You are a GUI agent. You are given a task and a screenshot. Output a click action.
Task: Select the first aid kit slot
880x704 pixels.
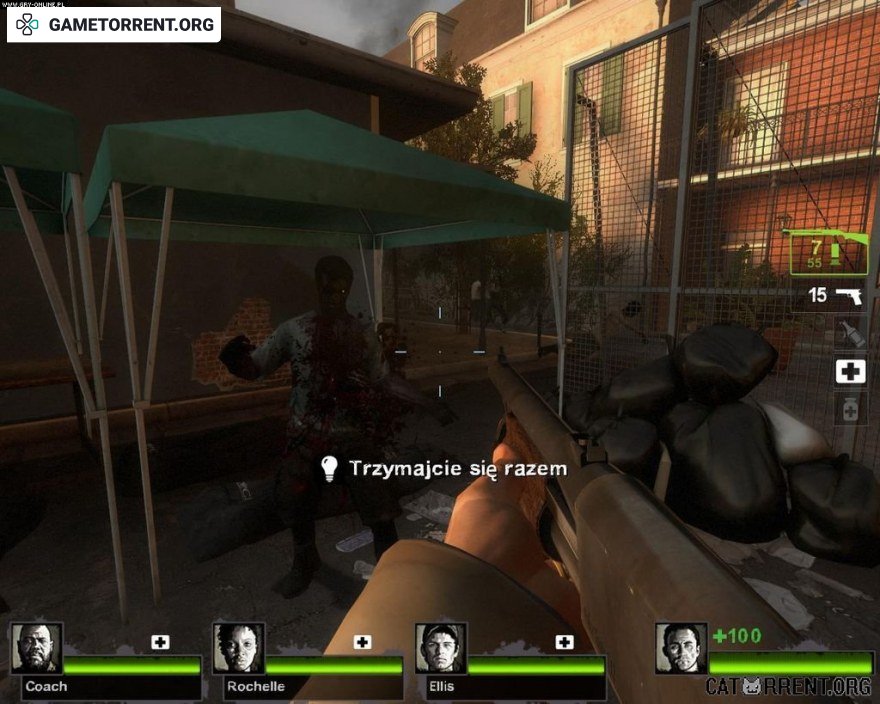point(850,372)
